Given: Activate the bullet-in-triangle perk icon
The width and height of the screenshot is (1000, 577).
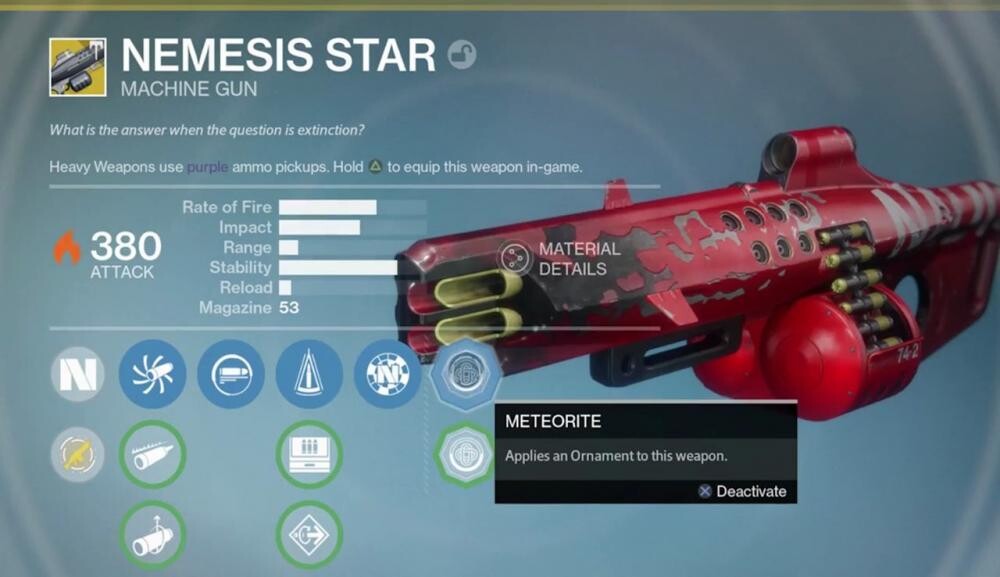Looking at the screenshot, I should pyautogui.click(x=309, y=374).
